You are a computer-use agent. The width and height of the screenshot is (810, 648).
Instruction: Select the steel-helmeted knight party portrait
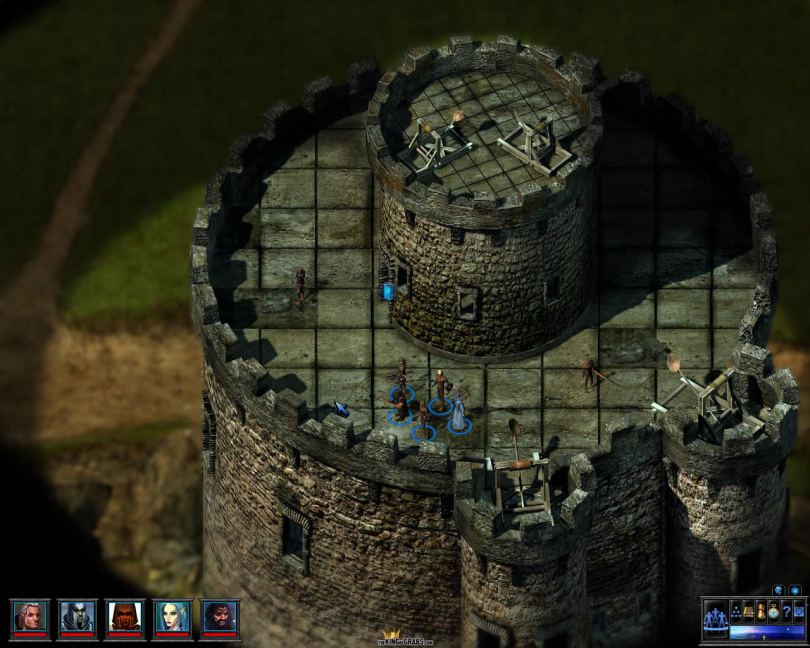tap(77, 617)
